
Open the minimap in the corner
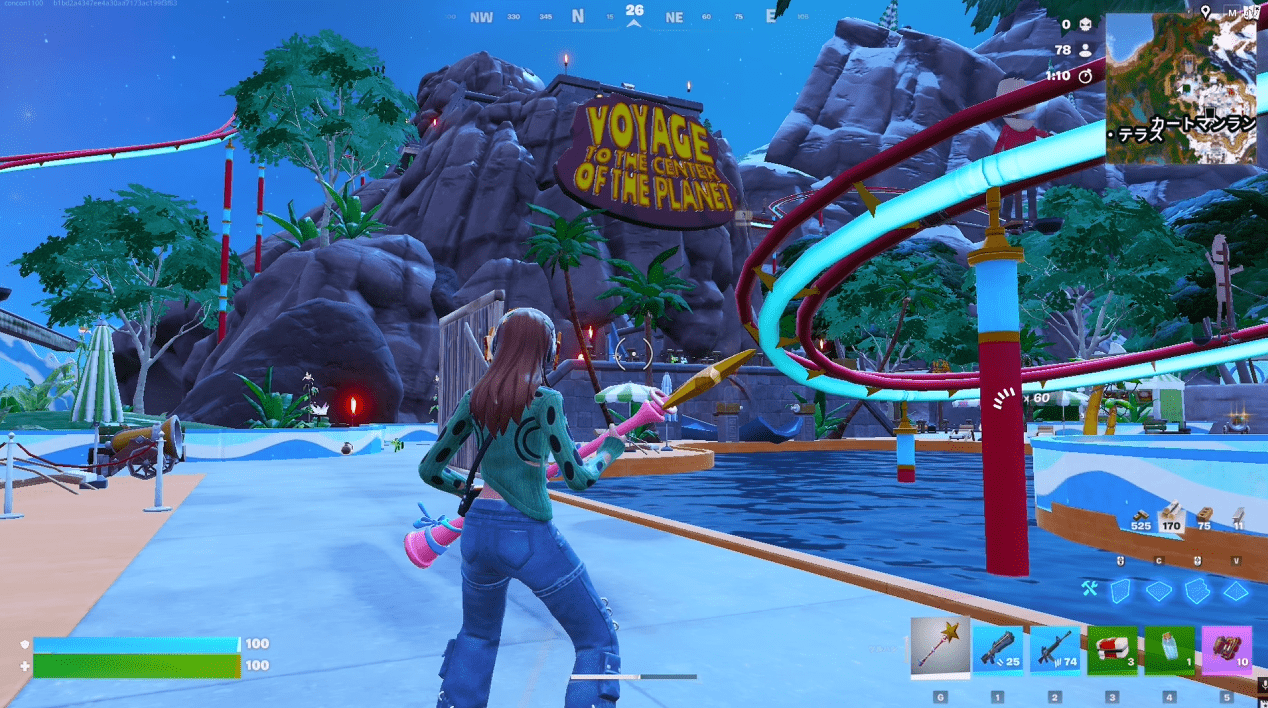(x=1181, y=88)
